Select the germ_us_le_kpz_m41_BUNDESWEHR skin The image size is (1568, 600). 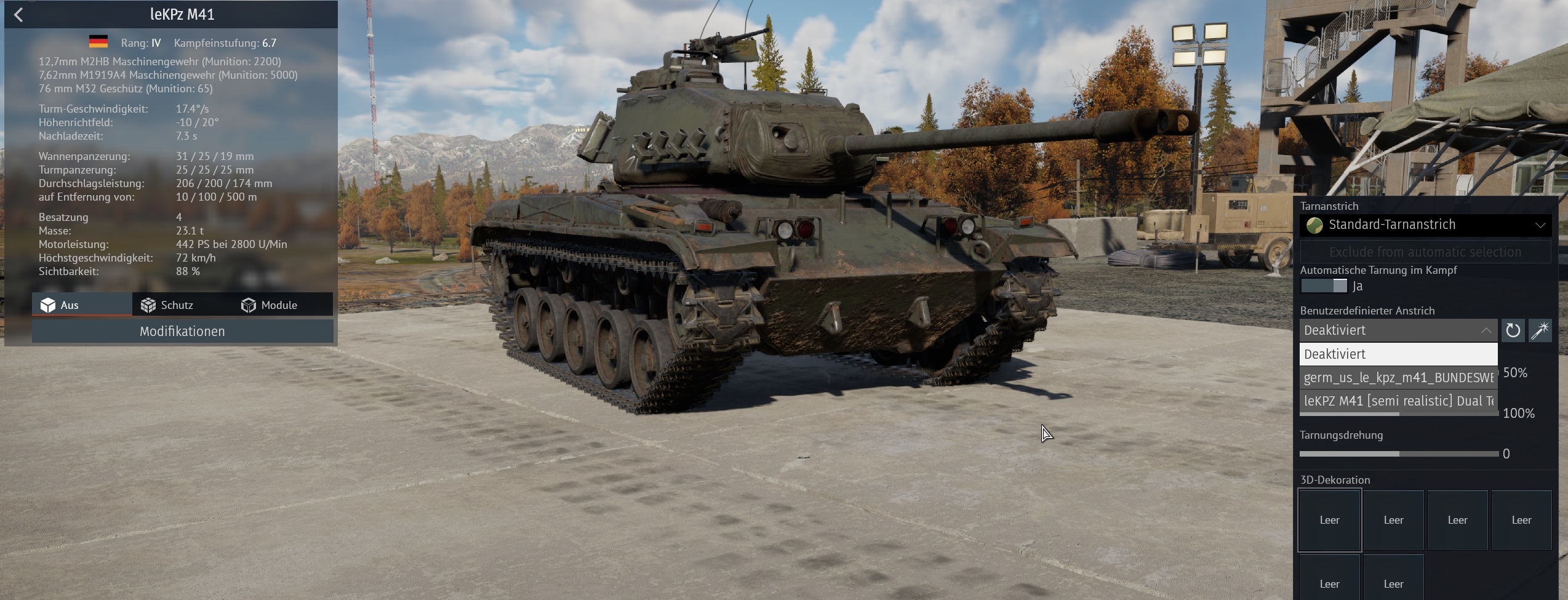(1398, 378)
